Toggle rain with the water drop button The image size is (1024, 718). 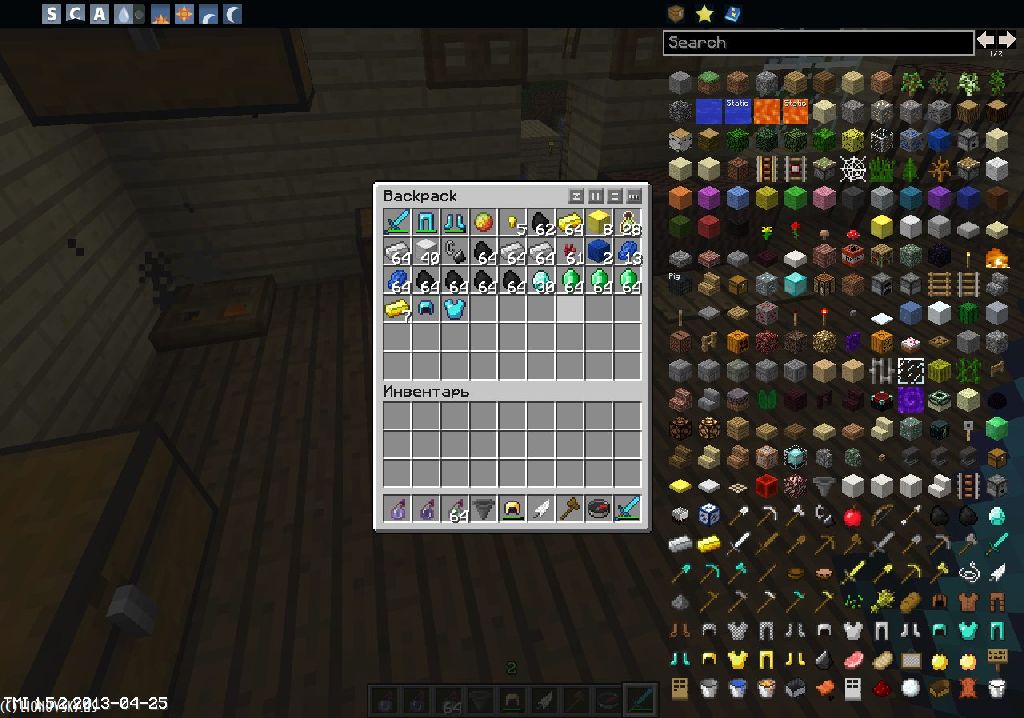[123, 14]
